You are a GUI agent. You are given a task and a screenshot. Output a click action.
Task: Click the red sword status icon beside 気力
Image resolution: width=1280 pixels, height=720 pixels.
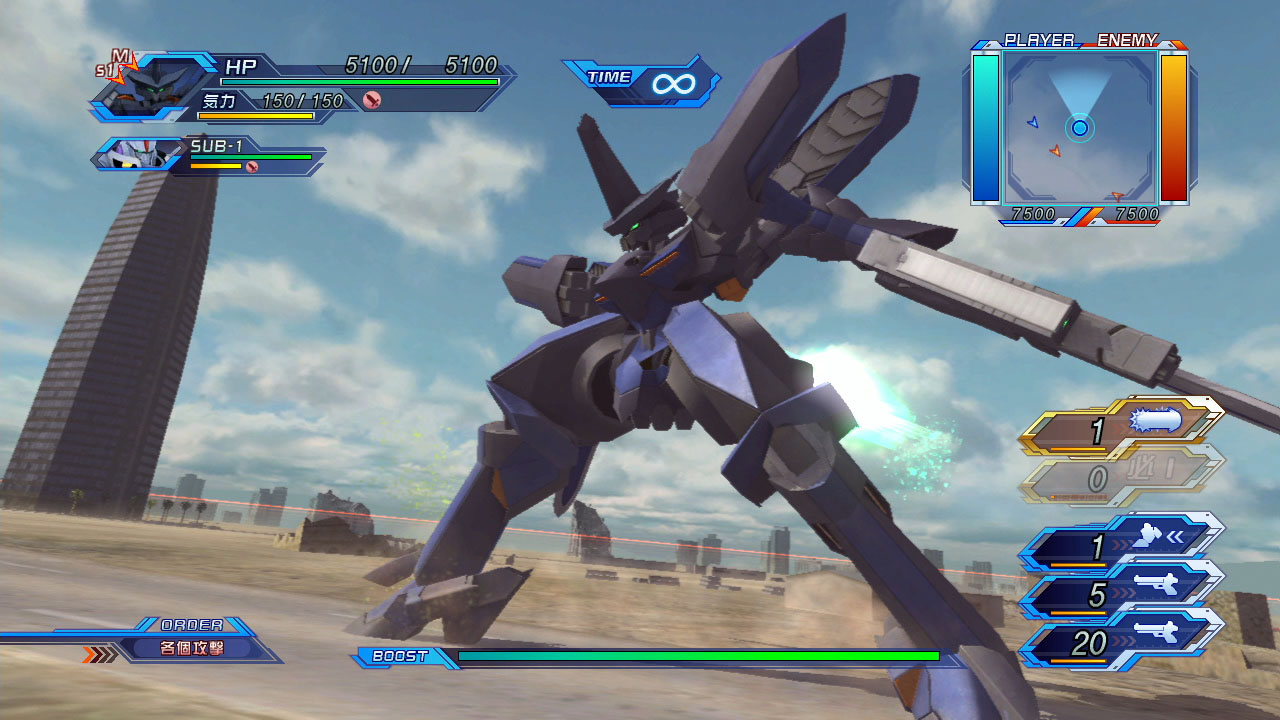pyautogui.click(x=372, y=100)
